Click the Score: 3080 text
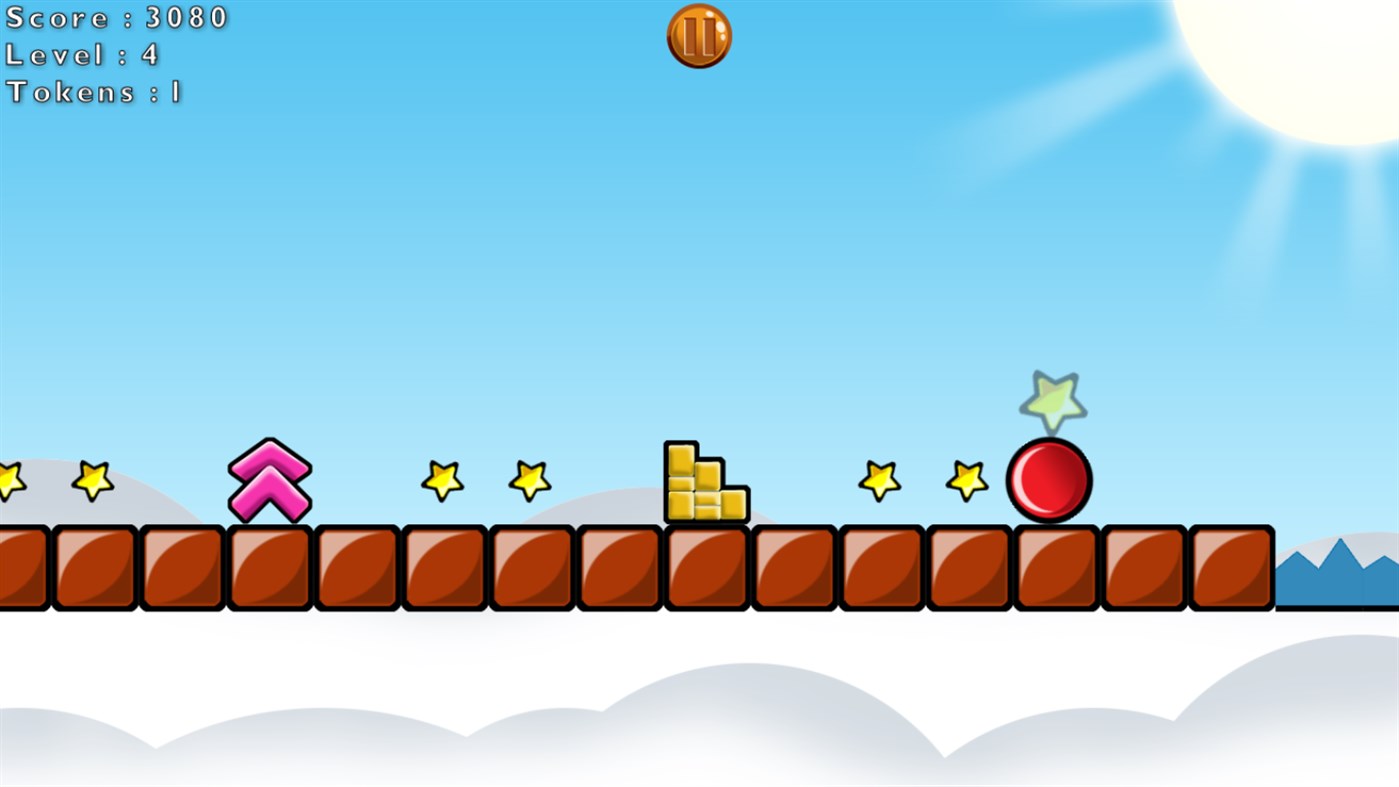Screen dimensions: 1399x787 pyautogui.click(x=115, y=17)
